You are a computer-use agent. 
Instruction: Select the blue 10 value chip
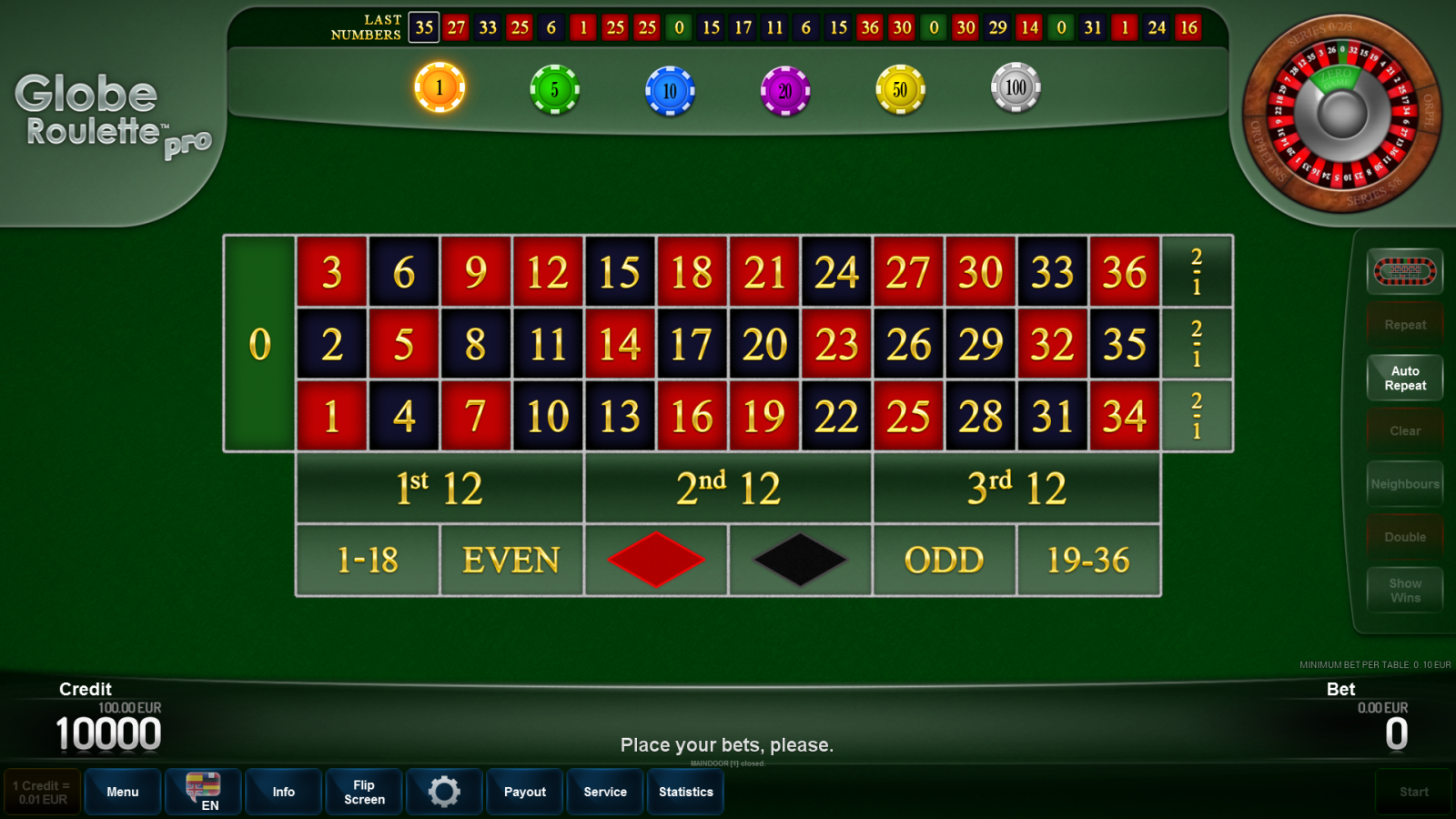670,88
